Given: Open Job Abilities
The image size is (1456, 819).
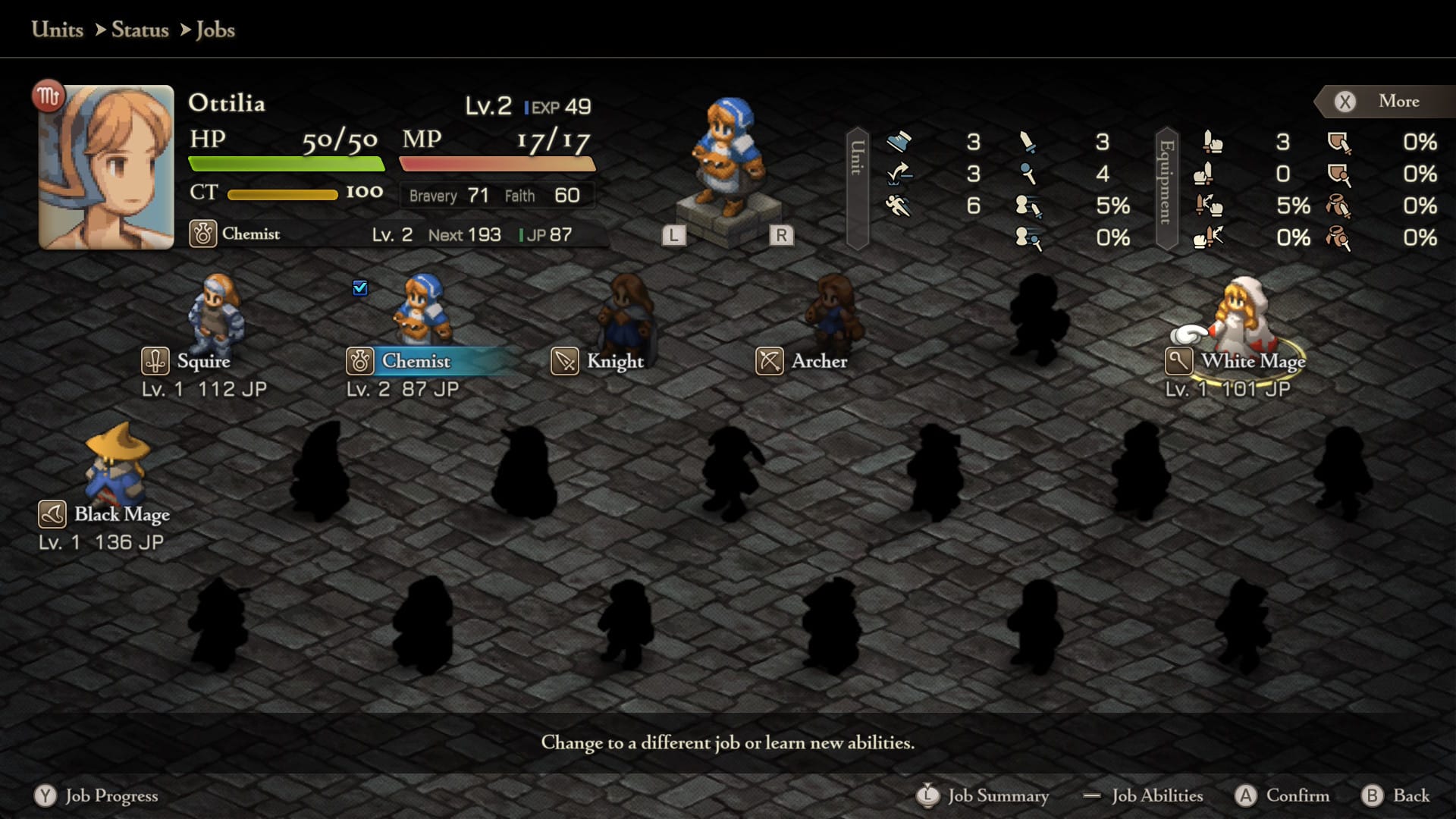Looking at the screenshot, I should (x=1144, y=795).
